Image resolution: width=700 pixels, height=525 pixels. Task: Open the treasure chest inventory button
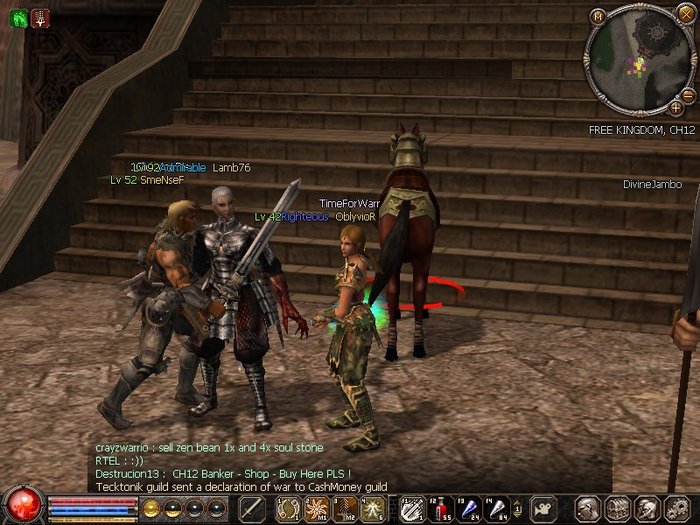pos(617,508)
